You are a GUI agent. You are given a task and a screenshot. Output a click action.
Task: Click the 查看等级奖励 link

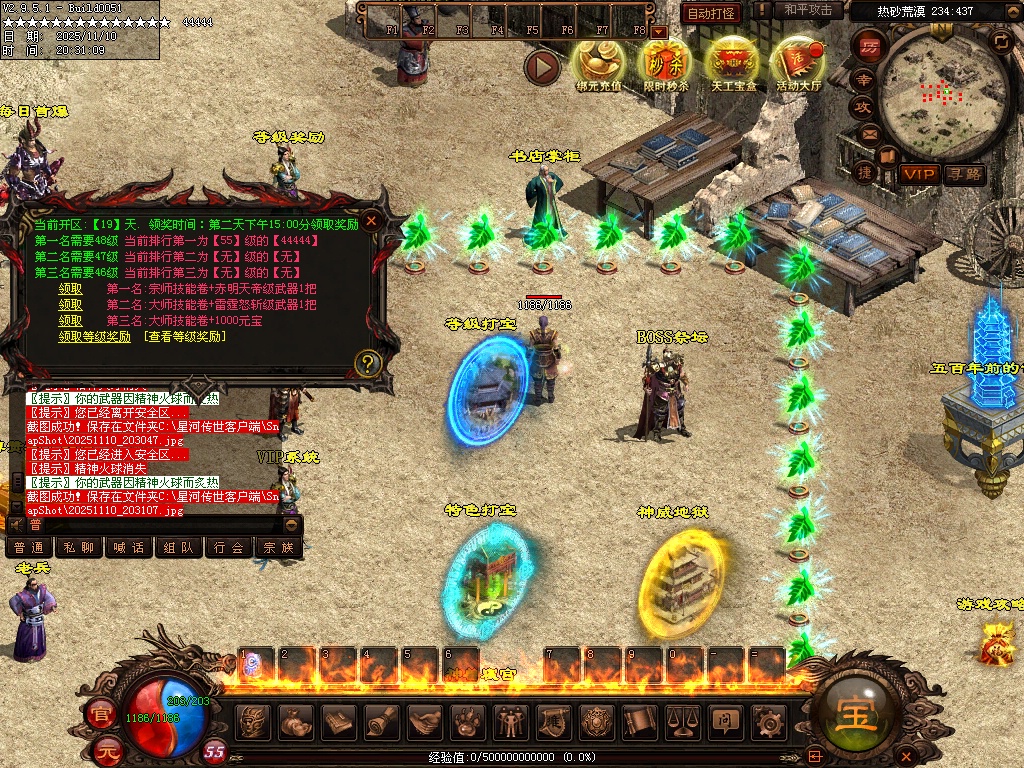point(185,337)
